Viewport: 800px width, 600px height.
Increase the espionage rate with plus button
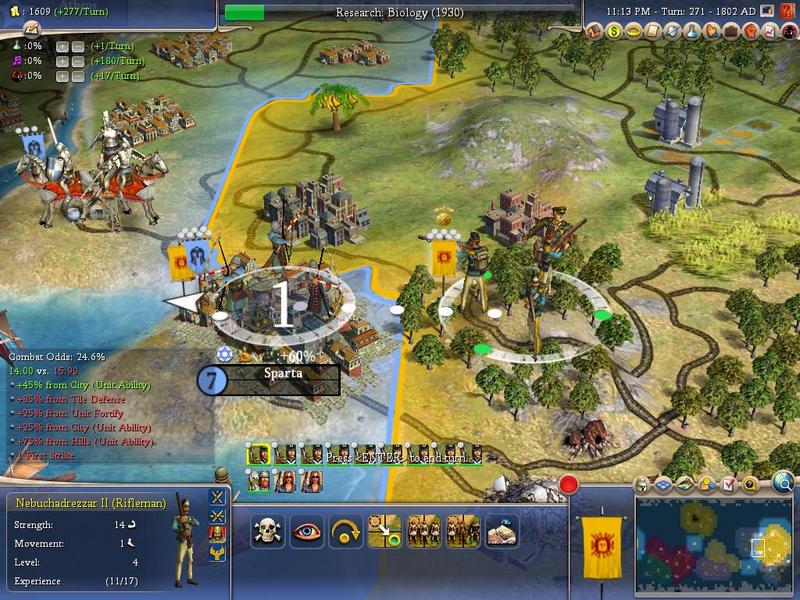[62, 75]
